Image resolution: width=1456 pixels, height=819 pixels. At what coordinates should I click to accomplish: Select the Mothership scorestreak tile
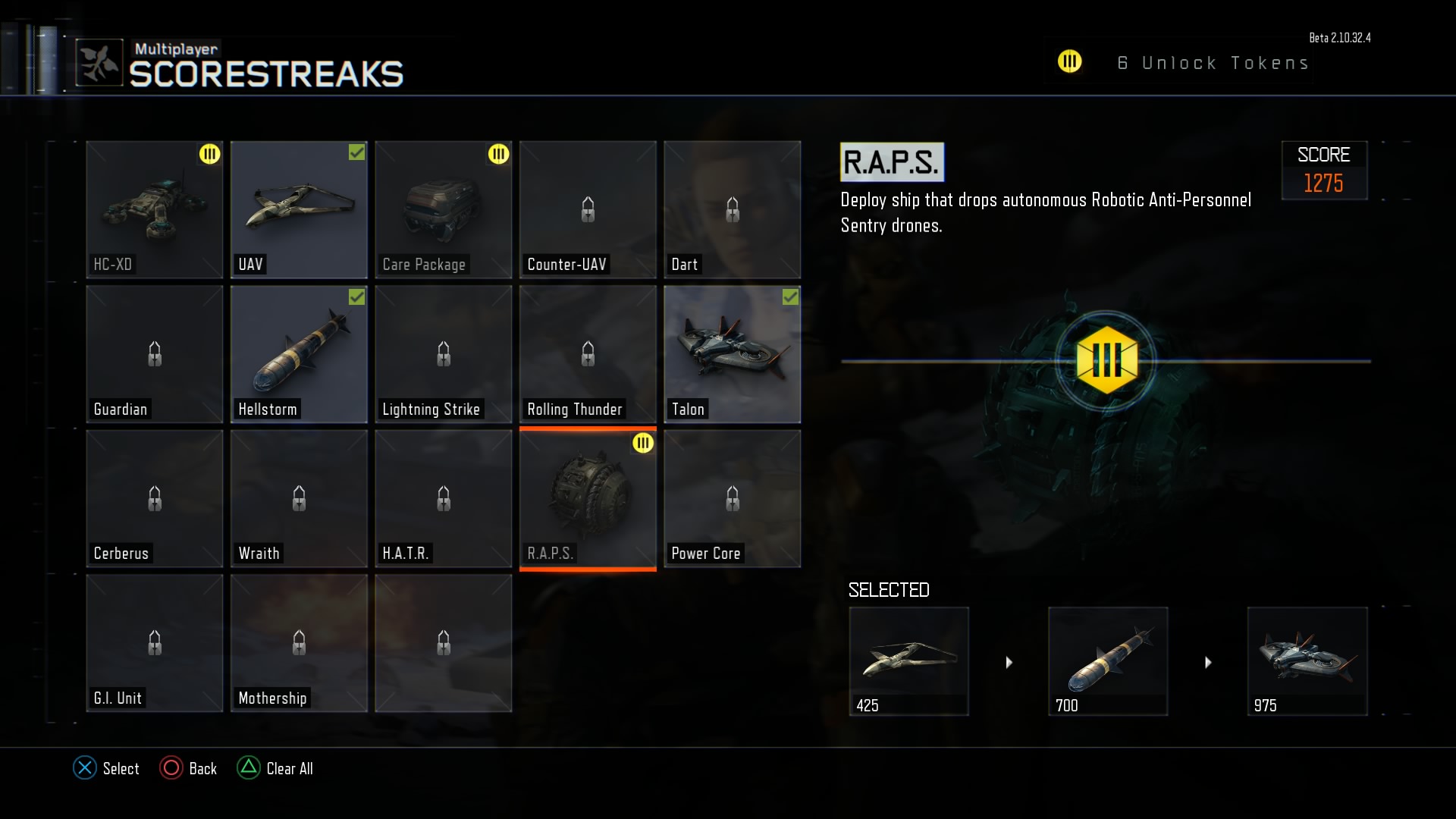click(299, 643)
